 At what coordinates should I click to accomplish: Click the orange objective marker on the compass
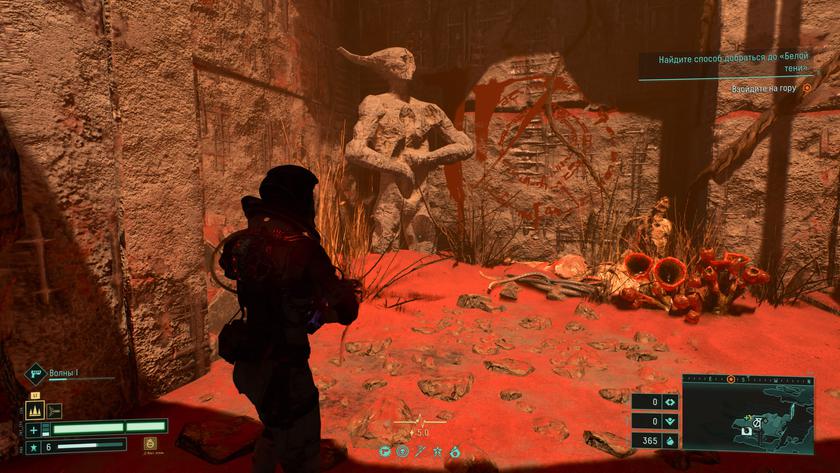point(731,380)
